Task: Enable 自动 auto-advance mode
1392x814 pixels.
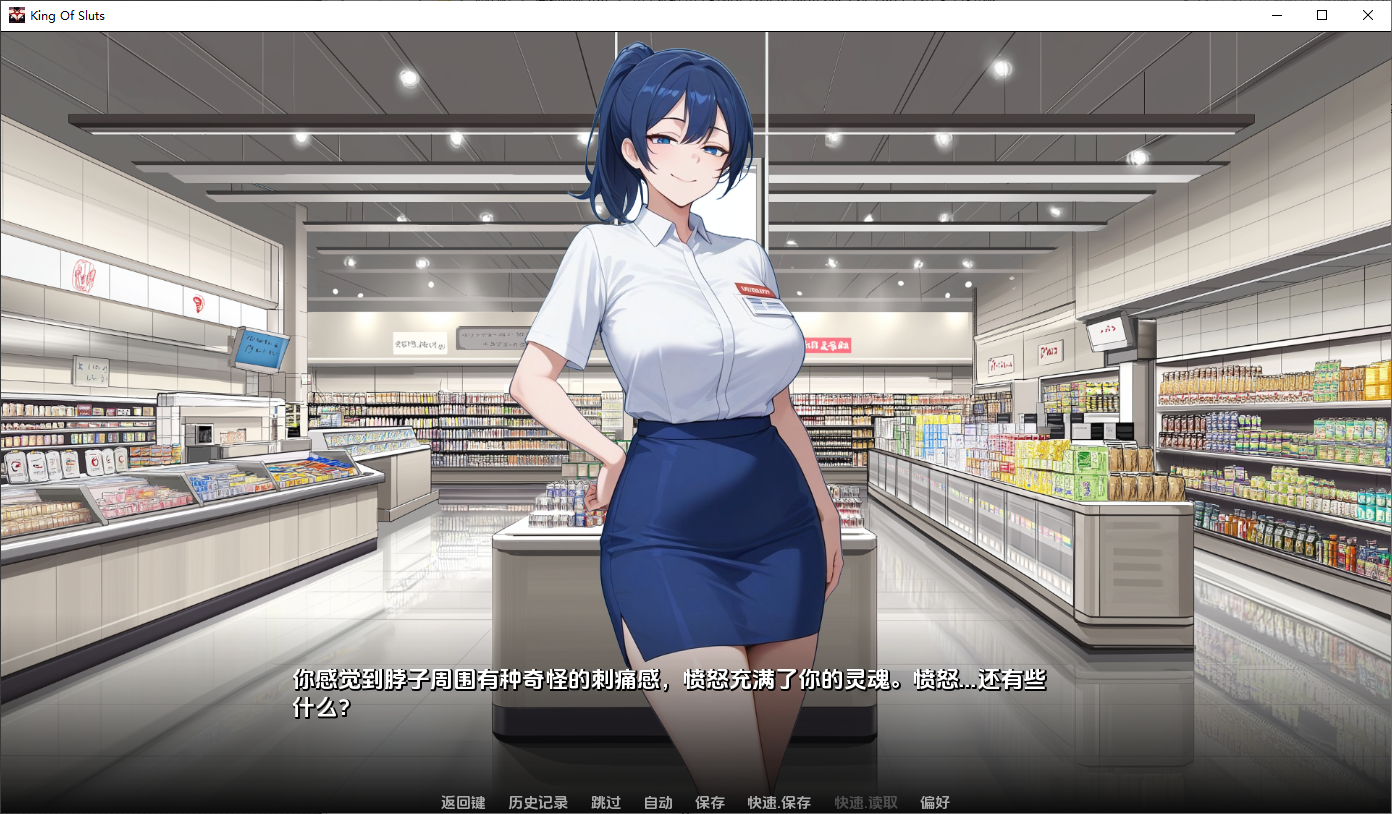Action: (657, 802)
